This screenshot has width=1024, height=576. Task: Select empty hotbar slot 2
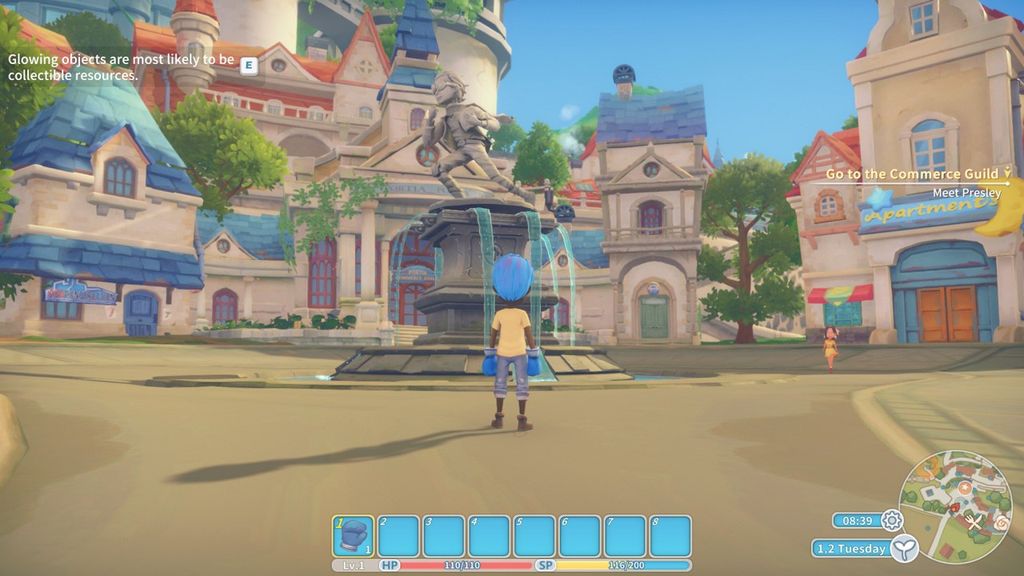[398, 536]
